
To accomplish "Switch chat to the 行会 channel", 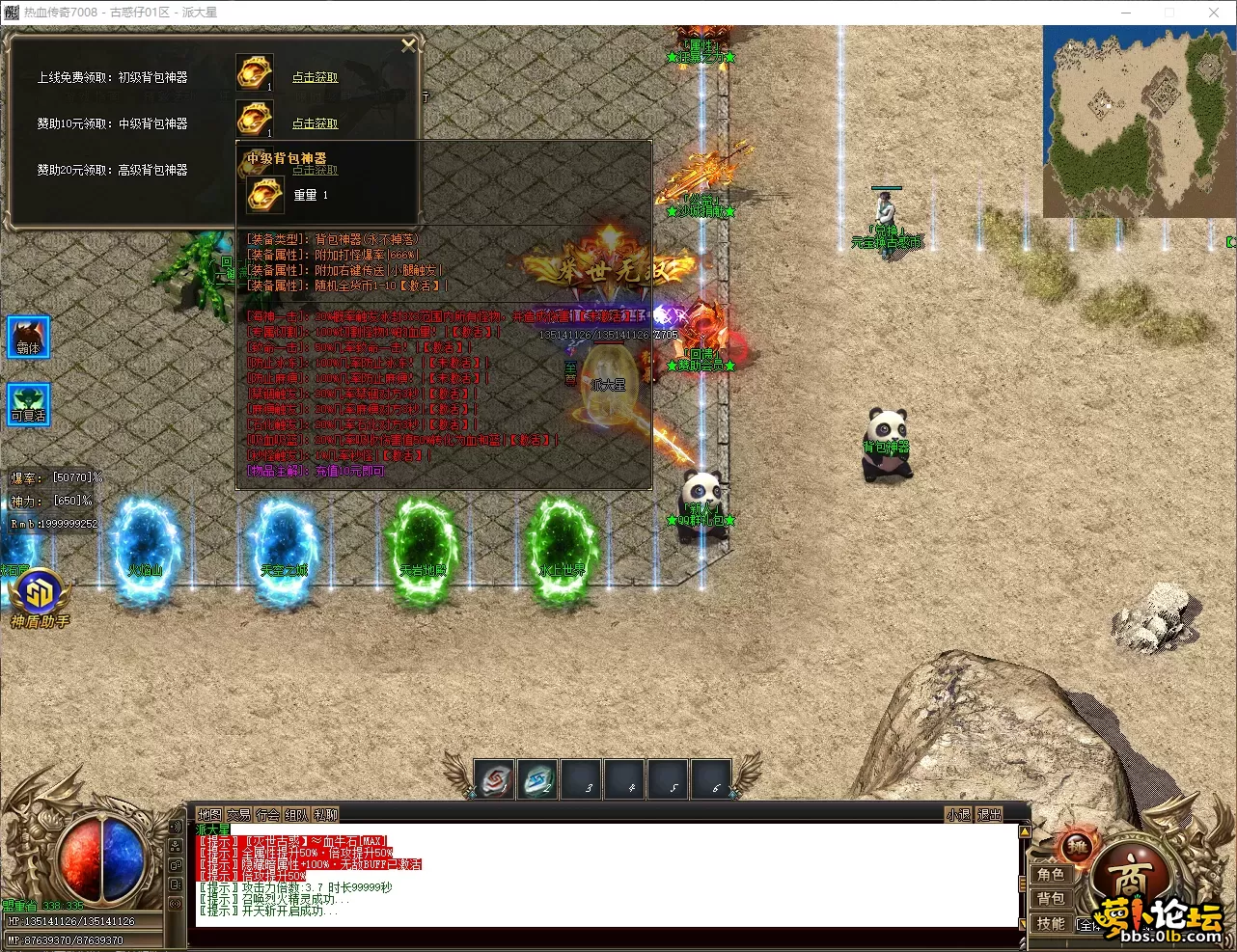I will click(267, 815).
